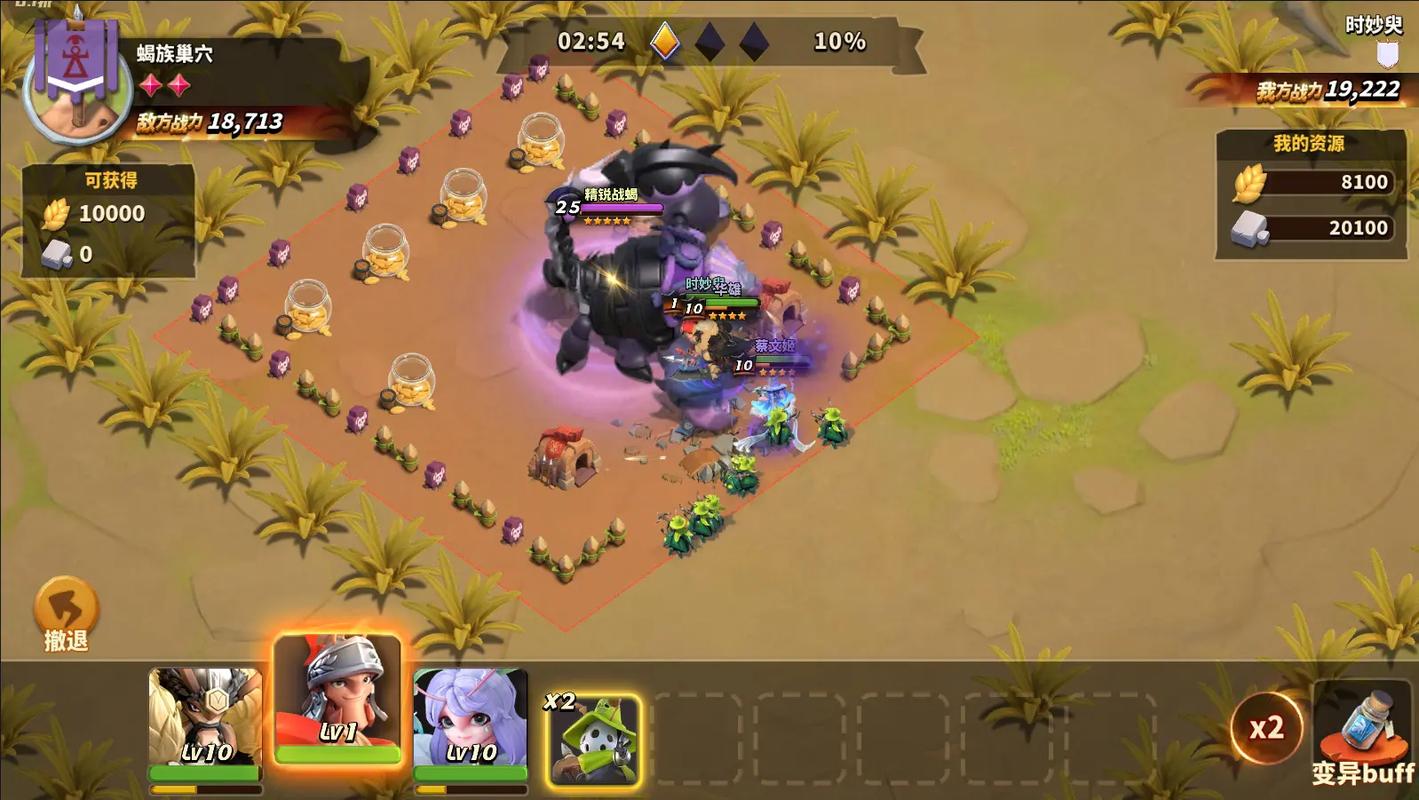Deploy the green-hat troop card
This screenshot has width=1419, height=800.
tap(595, 740)
